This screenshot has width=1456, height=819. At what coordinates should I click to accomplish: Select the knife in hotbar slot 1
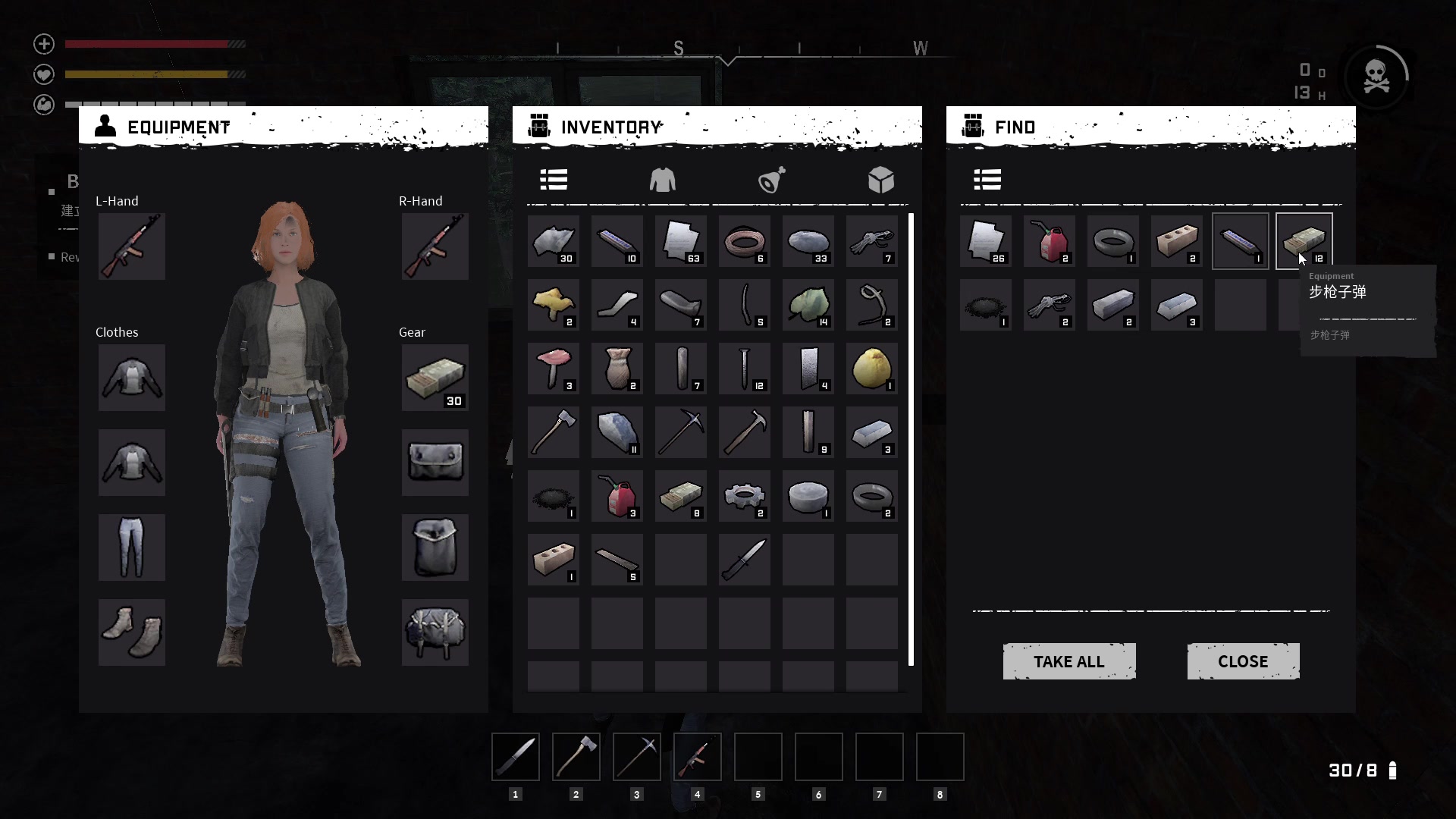point(516,757)
